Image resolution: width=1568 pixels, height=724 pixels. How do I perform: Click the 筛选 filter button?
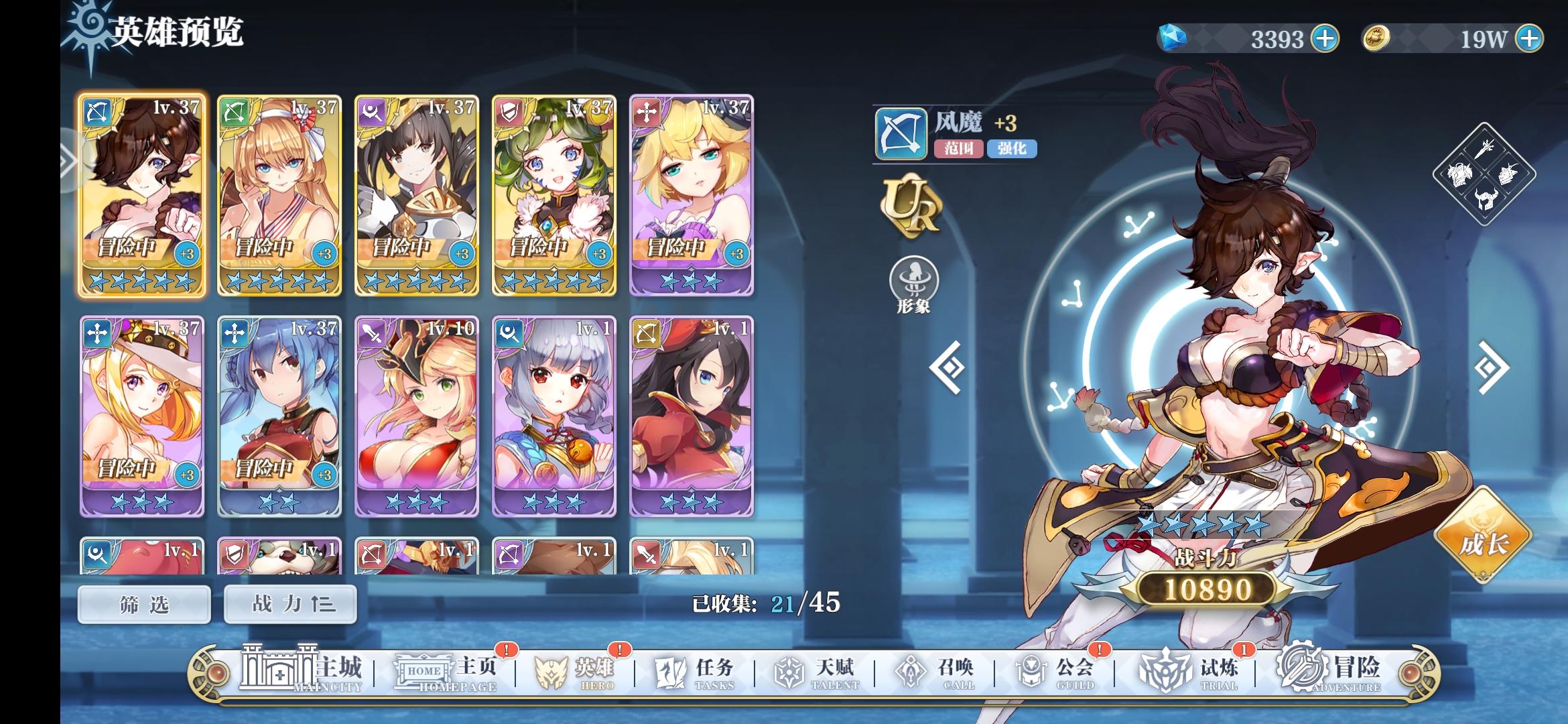click(x=143, y=603)
